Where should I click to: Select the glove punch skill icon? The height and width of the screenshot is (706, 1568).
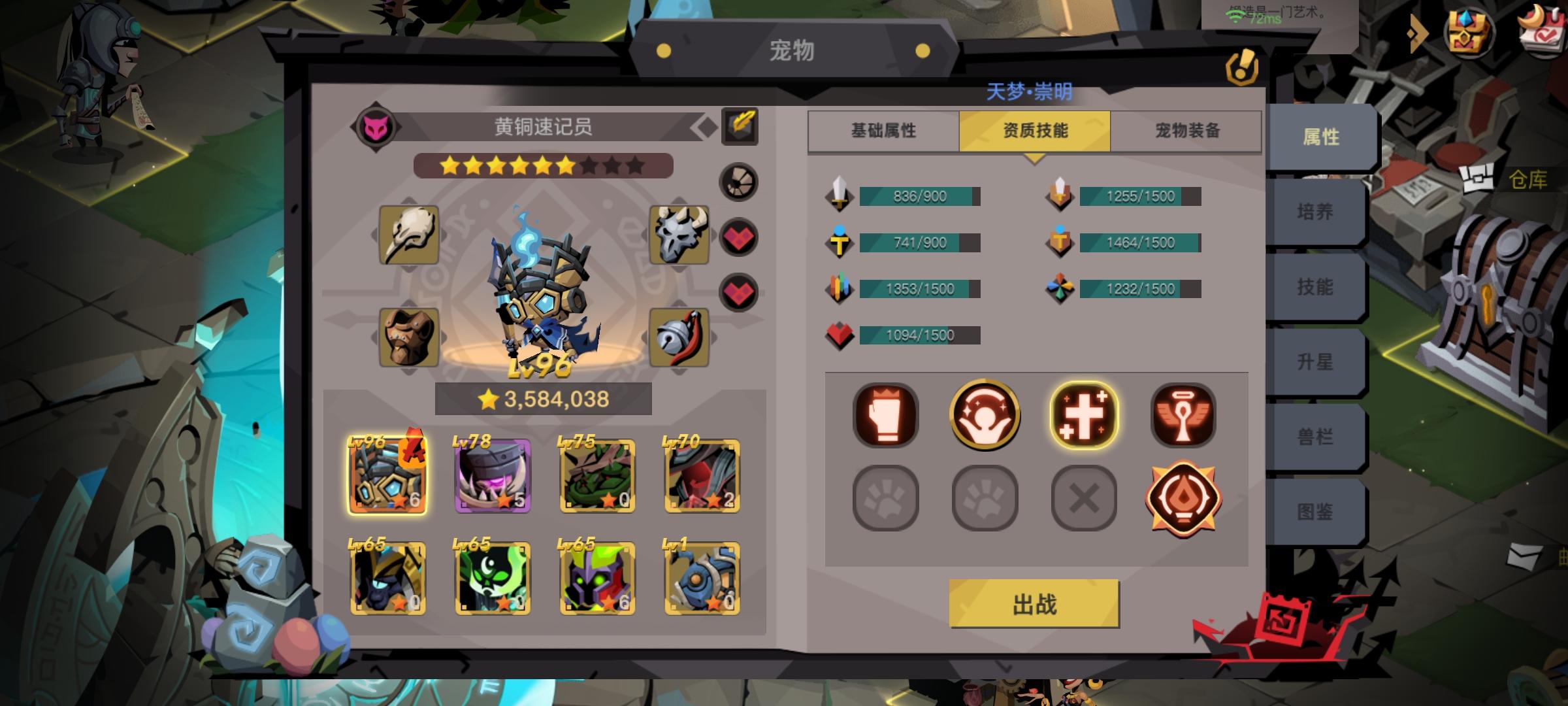(x=887, y=416)
